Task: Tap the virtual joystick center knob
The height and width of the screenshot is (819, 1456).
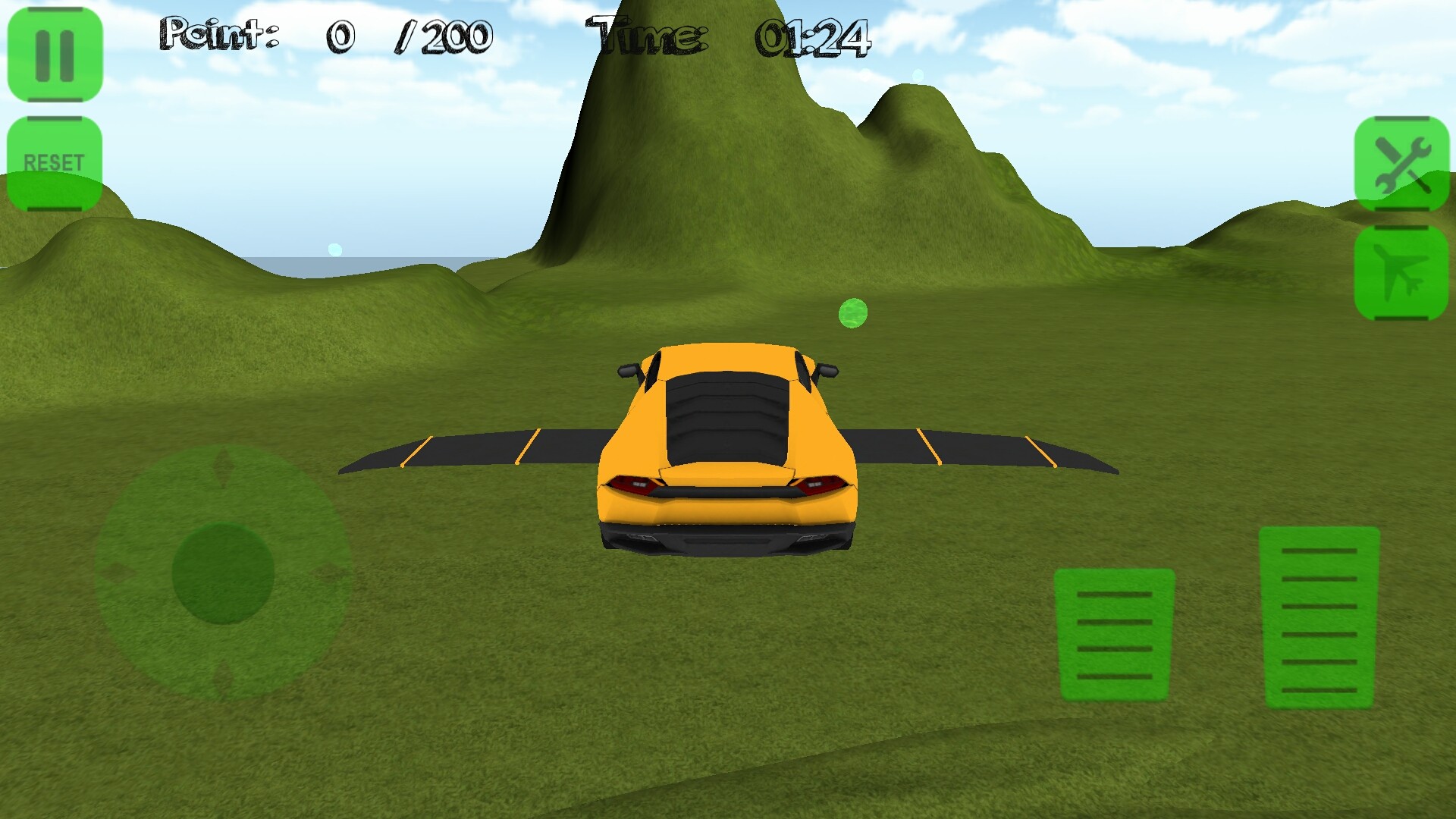Action: tap(223, 573)
